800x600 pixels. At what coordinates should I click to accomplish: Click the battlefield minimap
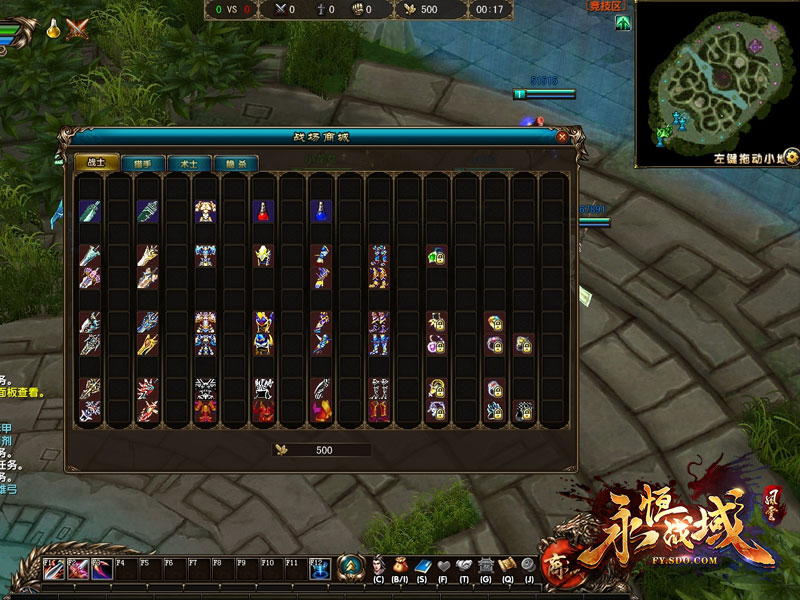pyautogui.click(x=715, y=80)
